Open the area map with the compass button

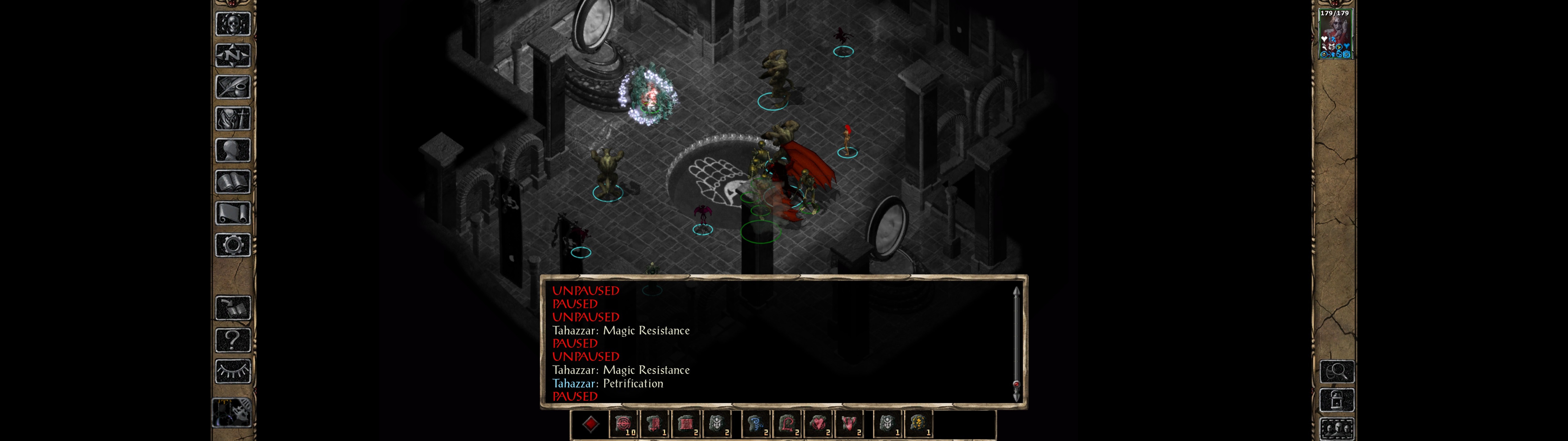(232, 55)
